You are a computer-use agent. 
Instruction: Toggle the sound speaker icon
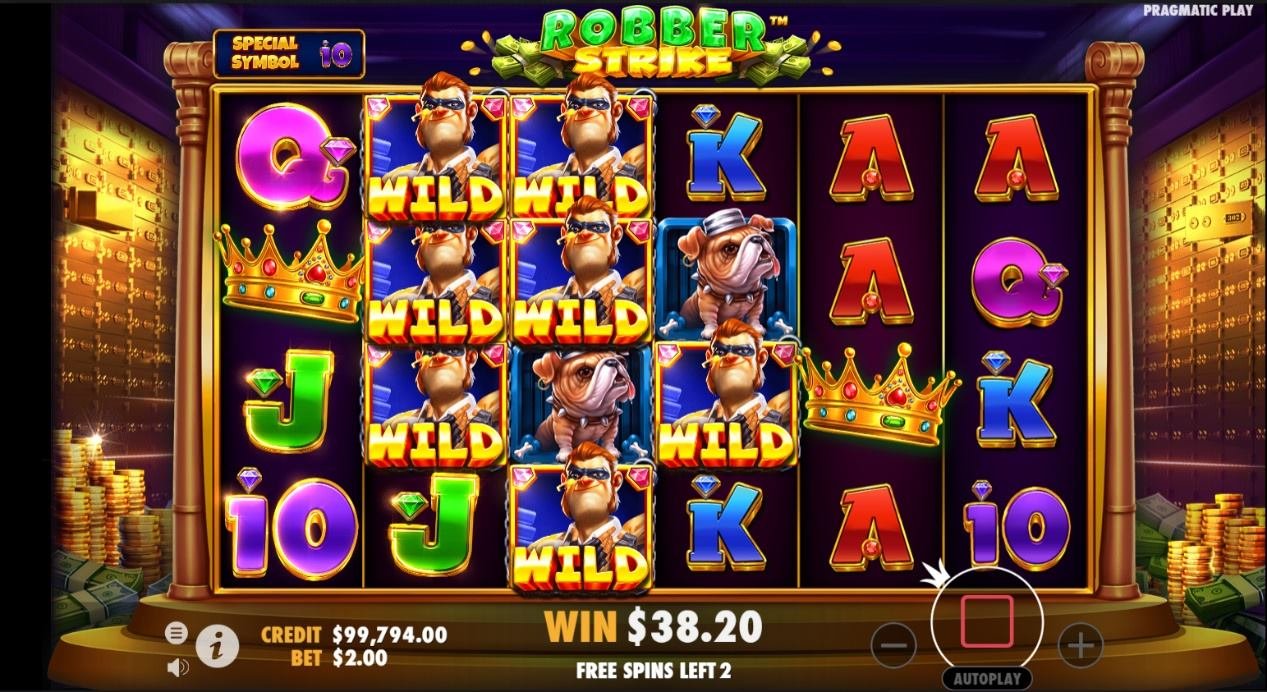177,666
